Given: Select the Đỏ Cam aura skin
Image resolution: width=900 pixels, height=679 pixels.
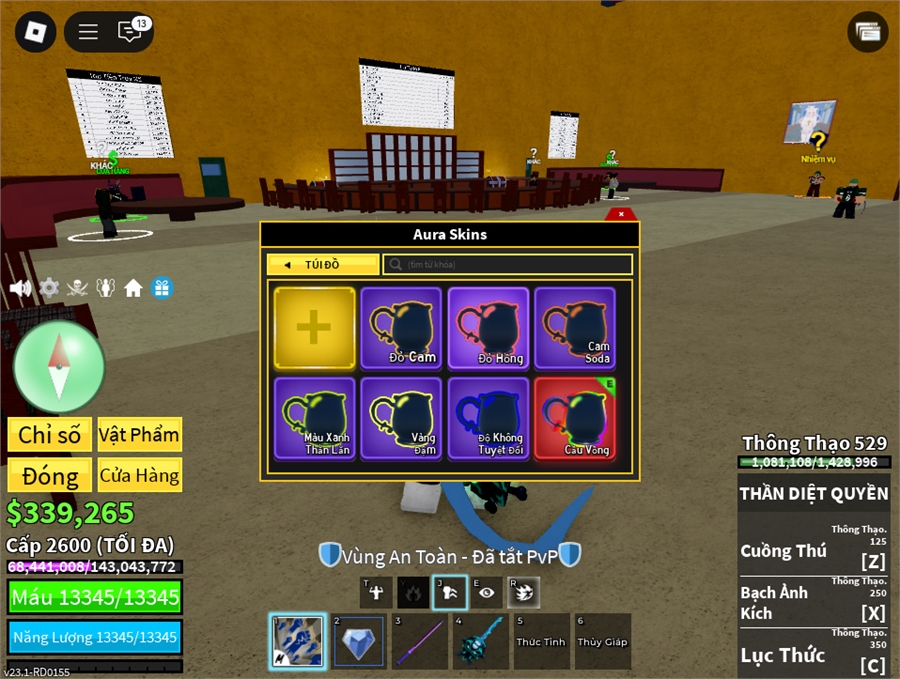Looking at the screenshot, I should (401, 328).
